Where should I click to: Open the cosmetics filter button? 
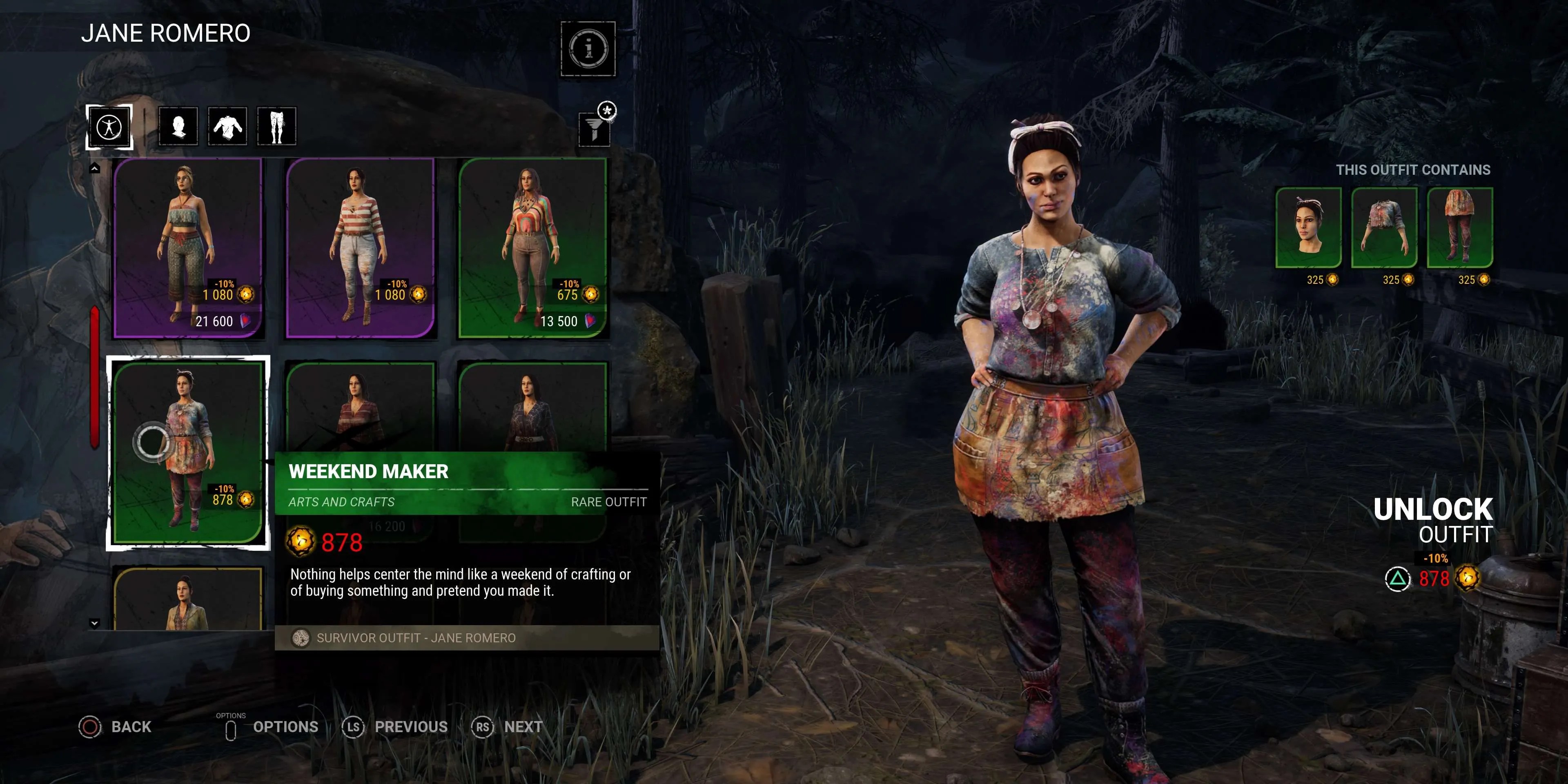tap(595, 128)
